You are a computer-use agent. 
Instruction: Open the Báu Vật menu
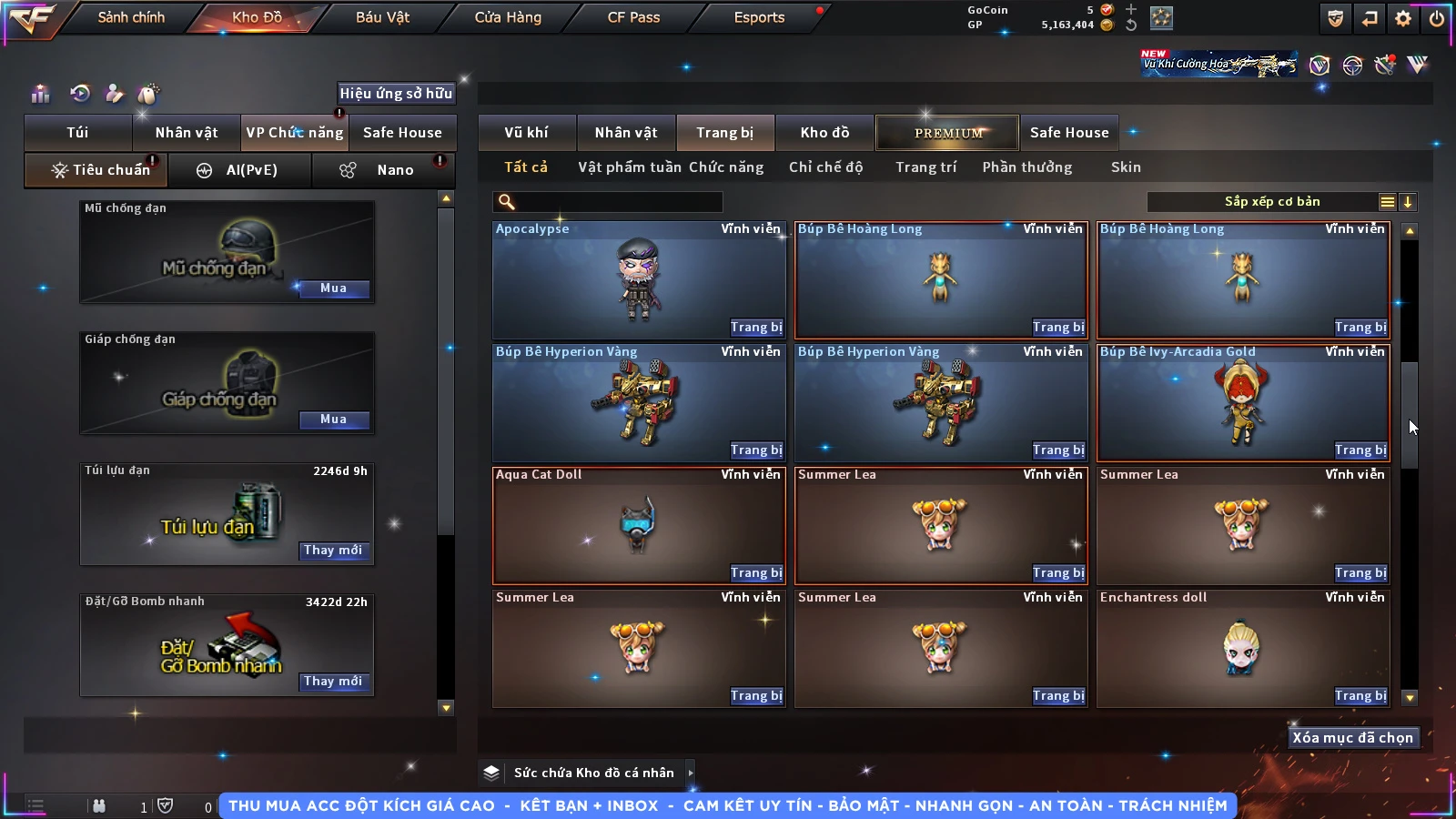pos(382,17)
